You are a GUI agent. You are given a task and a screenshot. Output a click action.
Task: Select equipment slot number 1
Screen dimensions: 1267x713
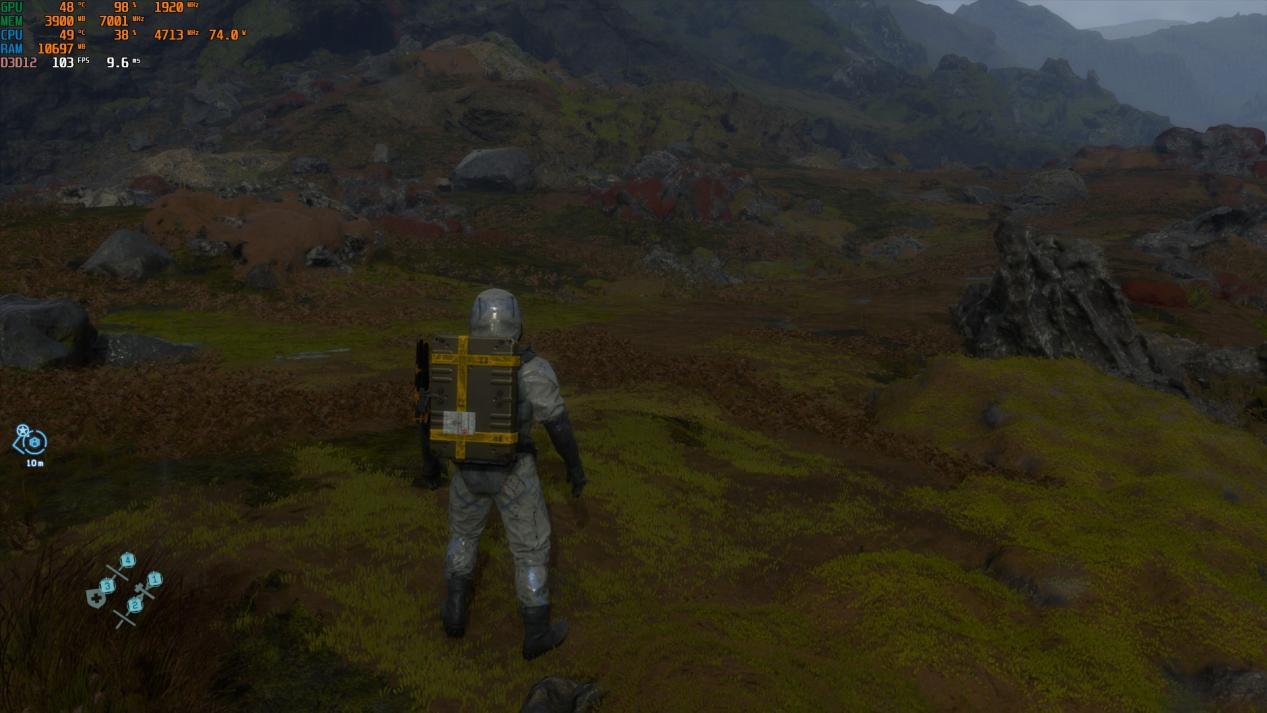pyautogui.click(x=152, y=581)
